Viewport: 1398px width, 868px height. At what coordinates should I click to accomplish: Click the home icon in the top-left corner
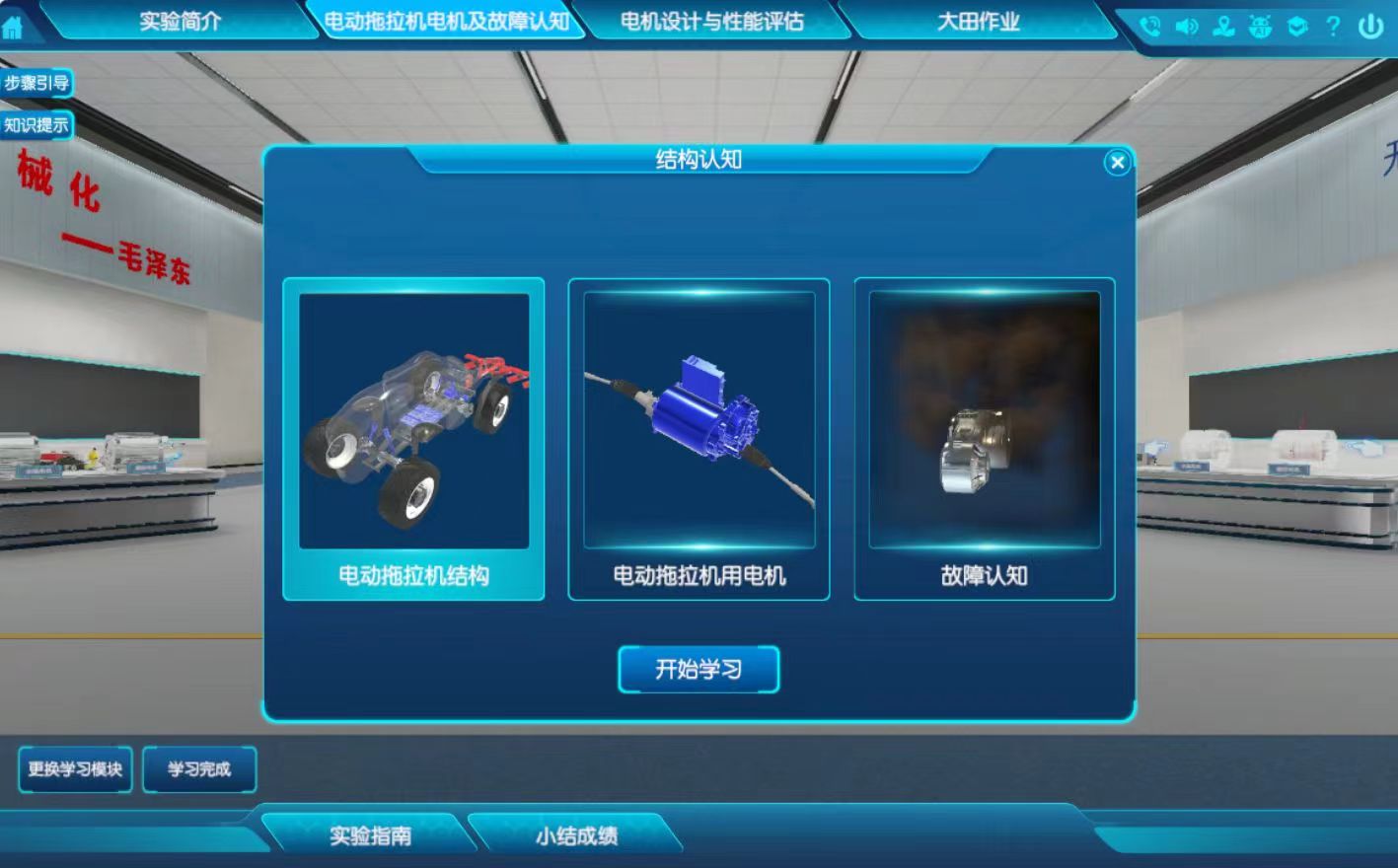(x=14, y=28)
